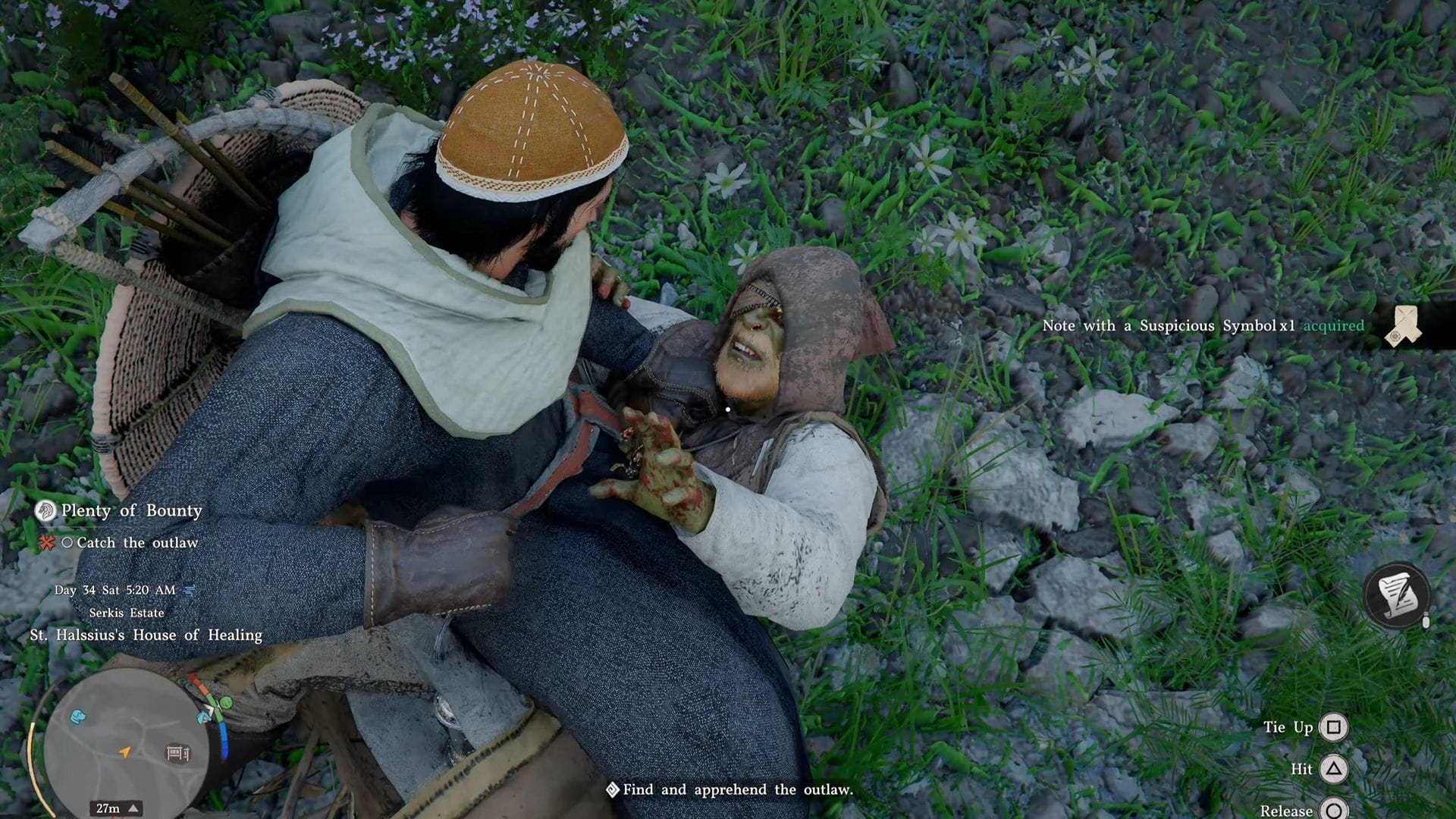Select the green quest marker on the minimap

pos(226,702)
